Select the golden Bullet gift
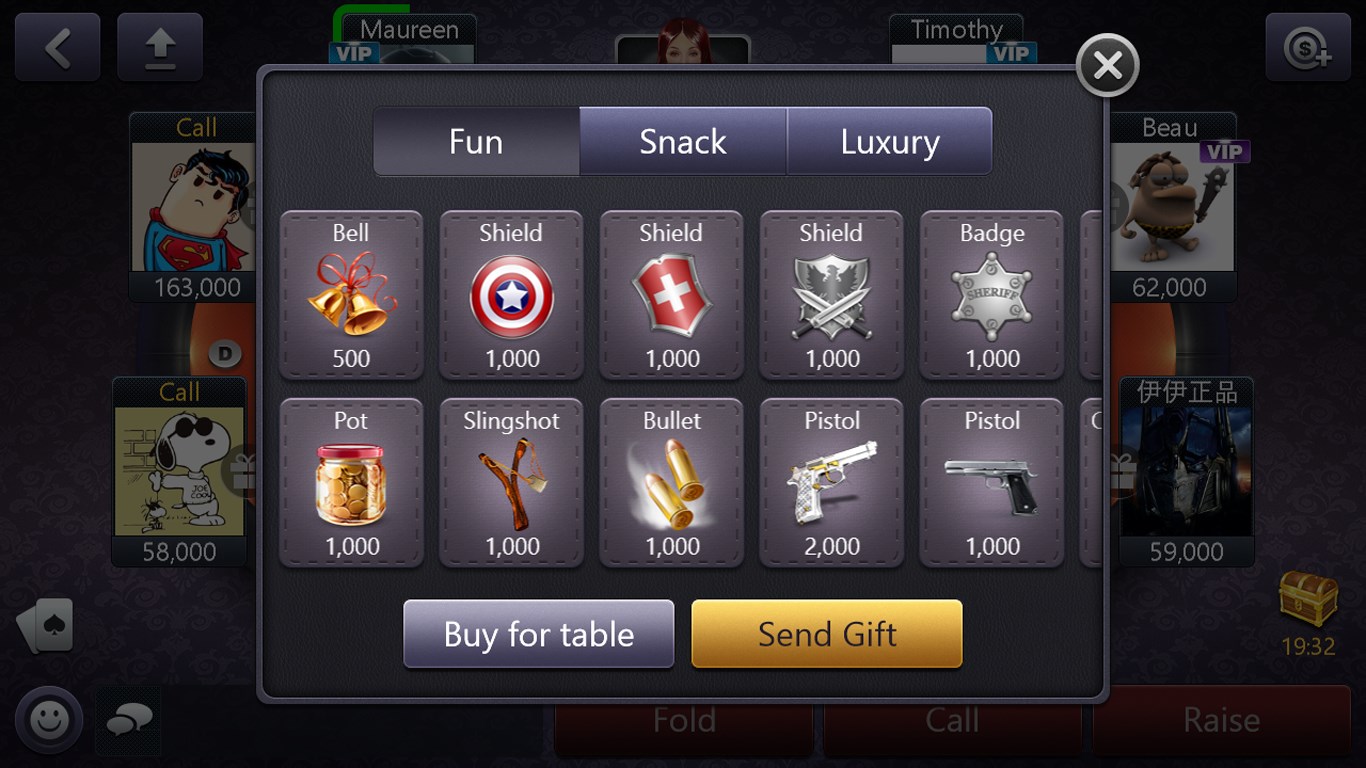1366x768 pixels. point(671,483)
